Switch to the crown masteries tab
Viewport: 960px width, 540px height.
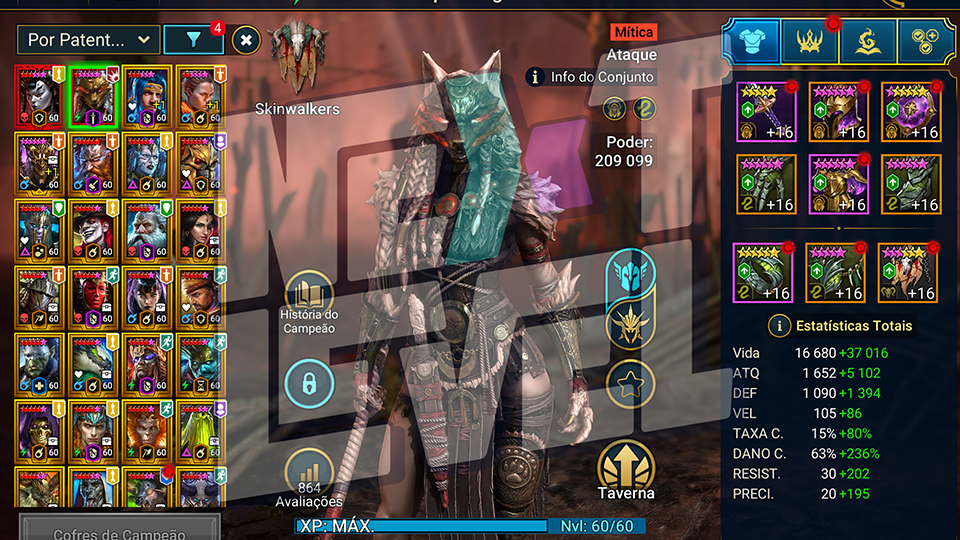[x=809, y=41]
